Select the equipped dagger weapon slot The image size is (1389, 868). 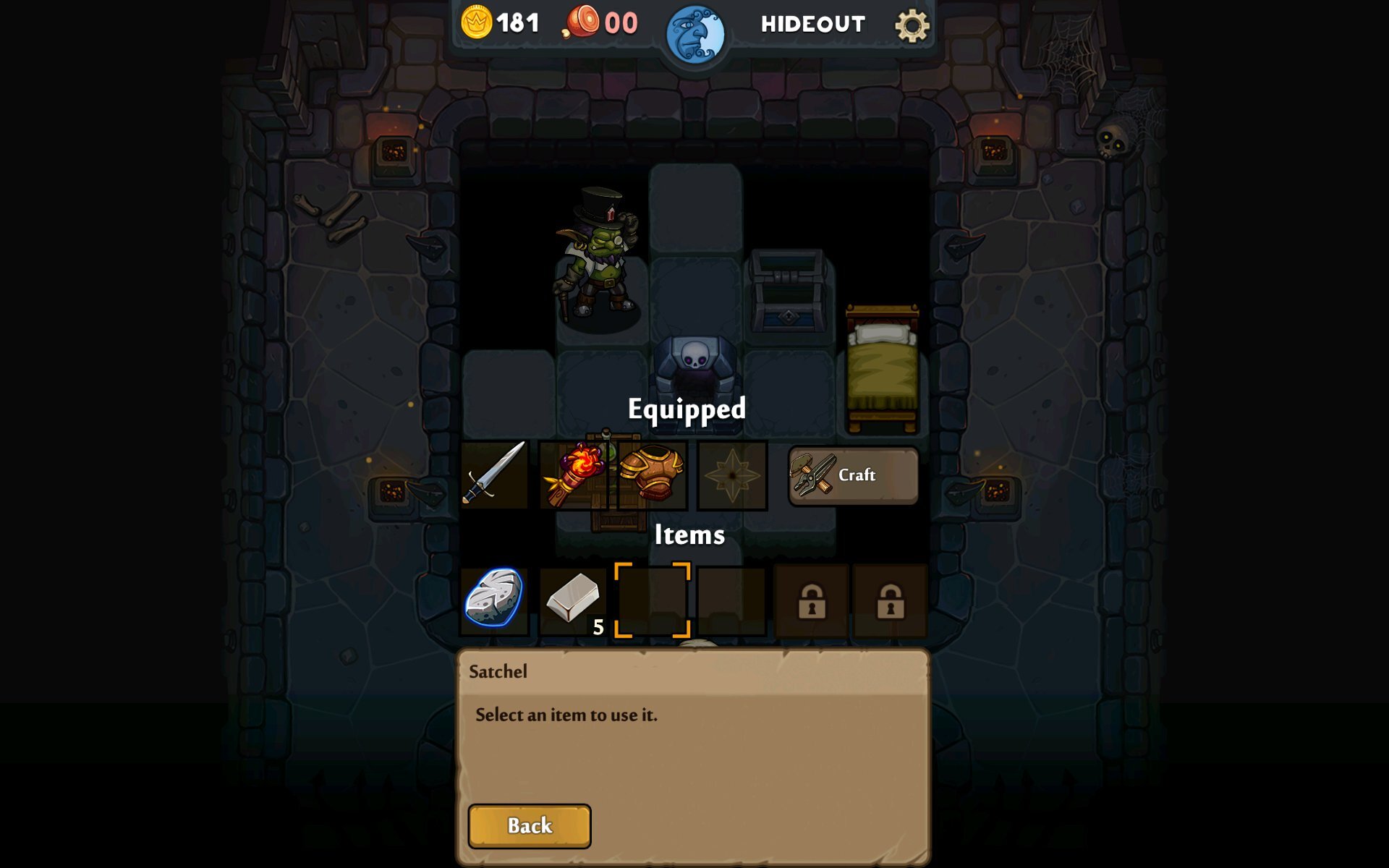tap(494, 475)
